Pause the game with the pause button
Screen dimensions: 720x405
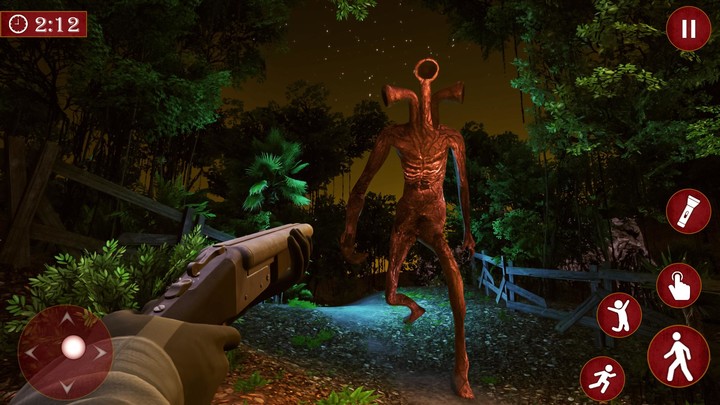688,28
